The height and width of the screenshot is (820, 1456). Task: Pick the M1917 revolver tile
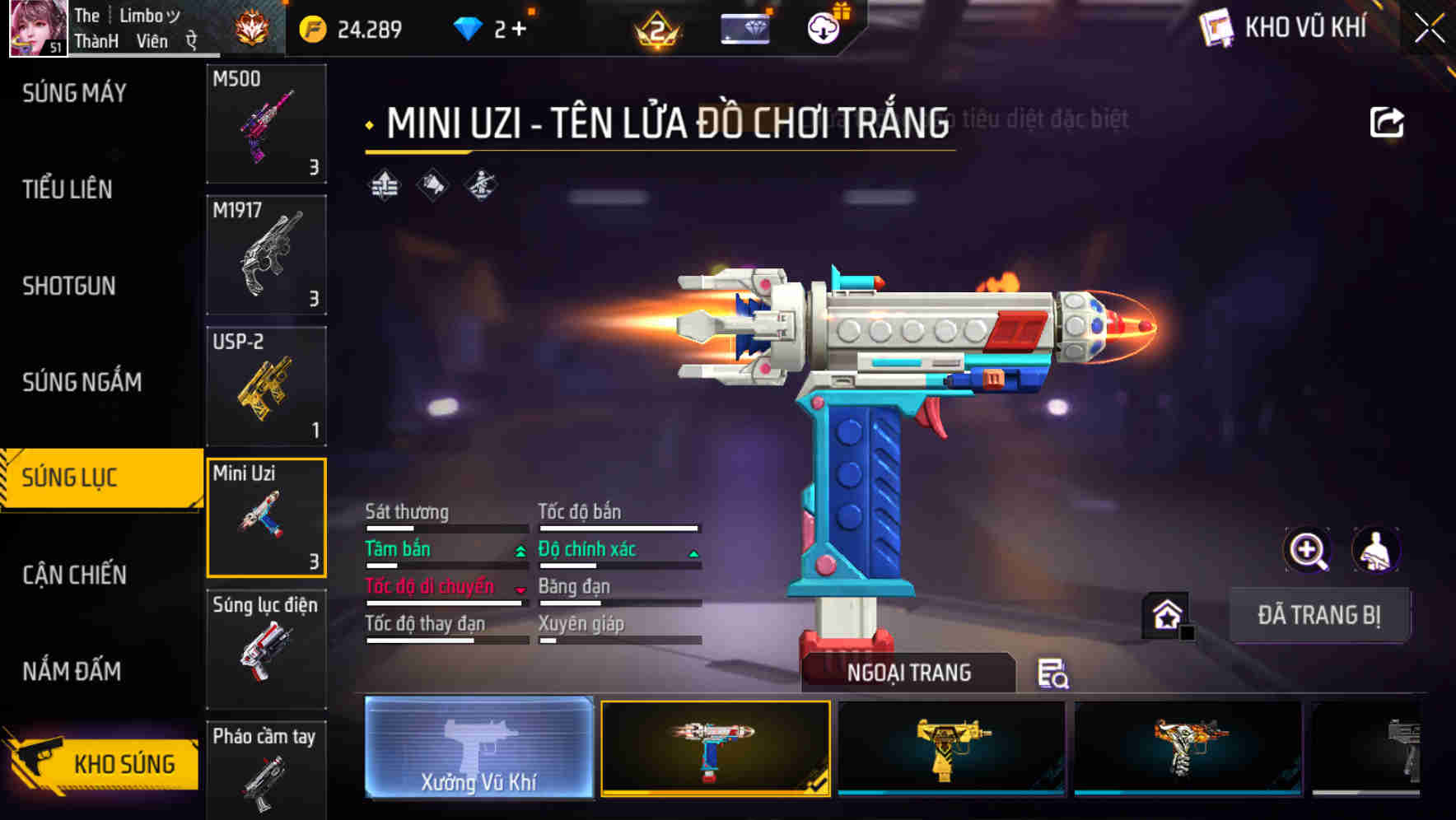tap(266, 255)
